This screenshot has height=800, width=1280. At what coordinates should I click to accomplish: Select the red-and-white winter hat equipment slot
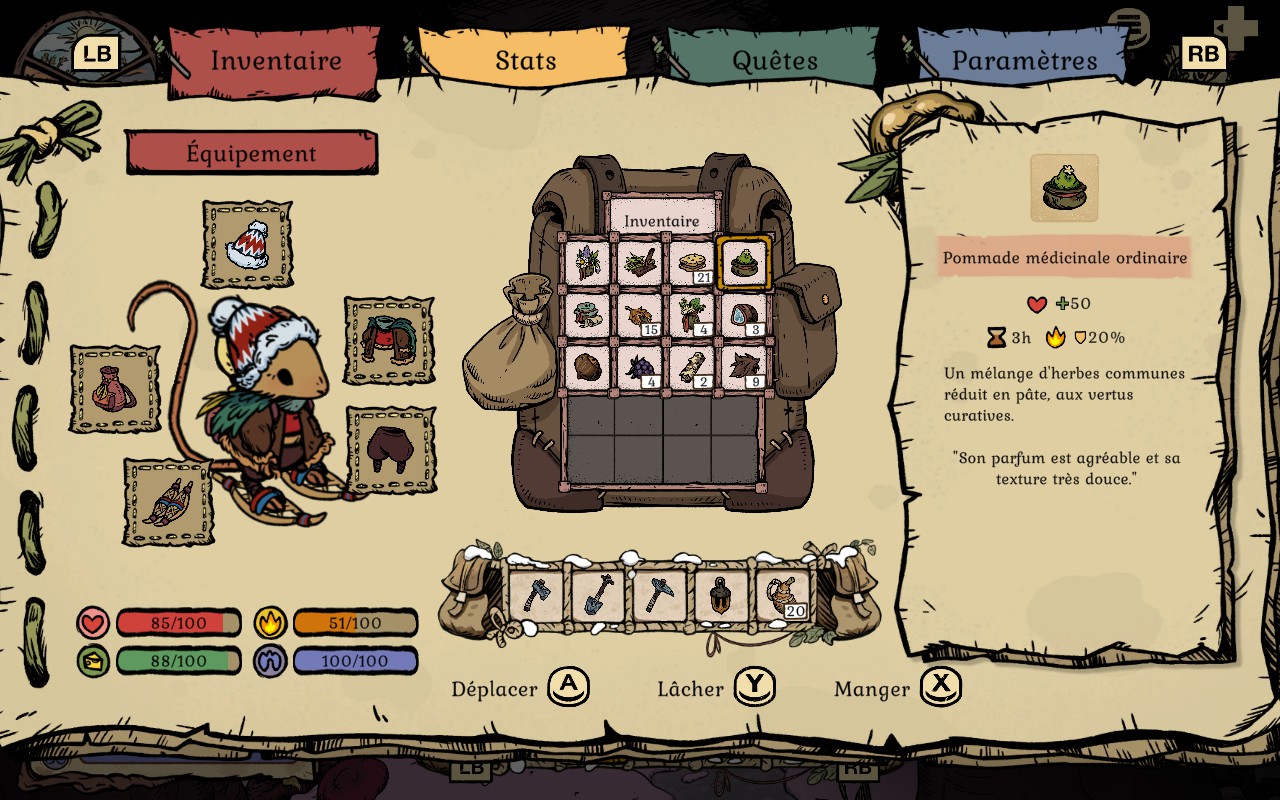click(247, 244)
